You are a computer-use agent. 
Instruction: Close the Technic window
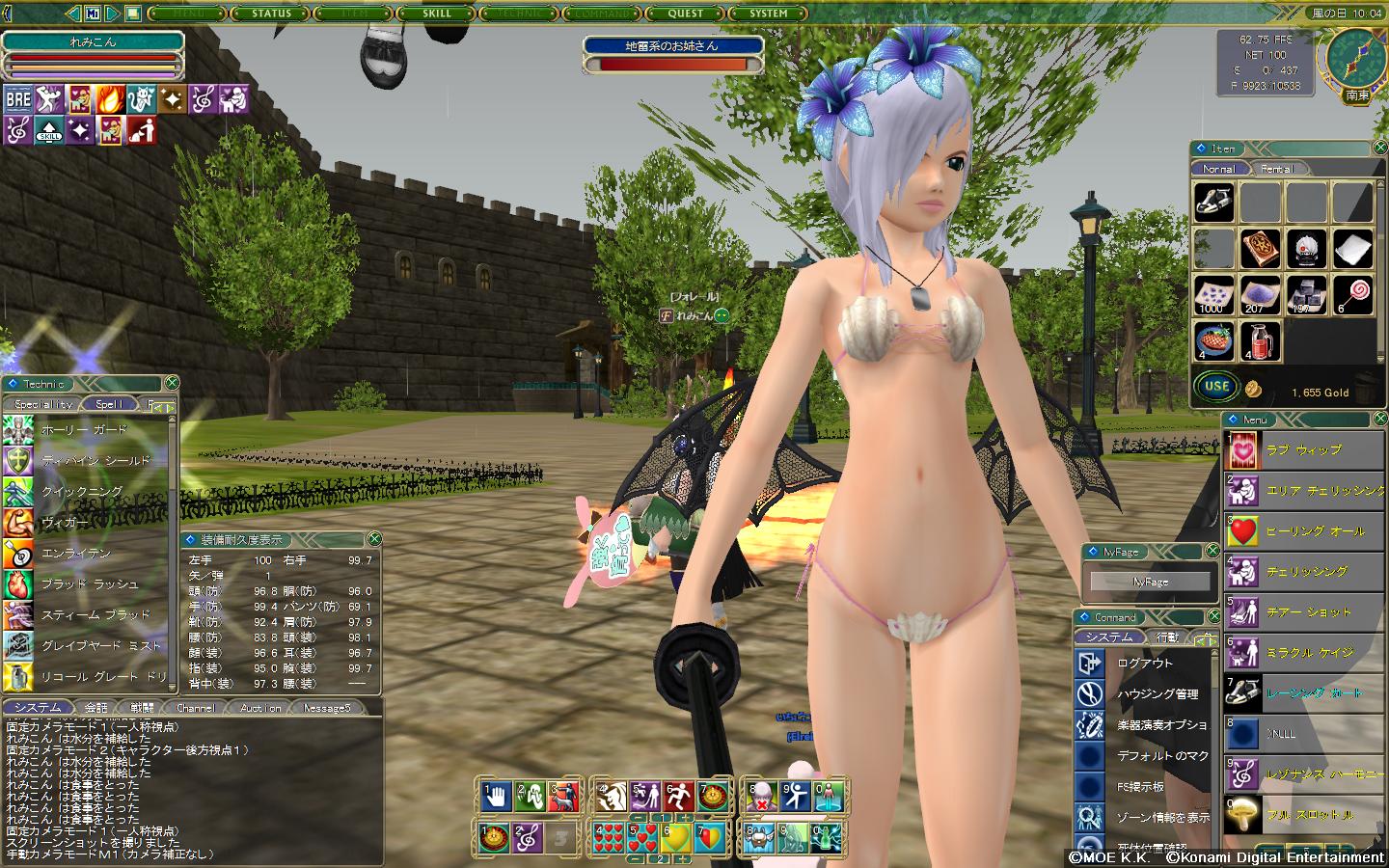[172, 384]
